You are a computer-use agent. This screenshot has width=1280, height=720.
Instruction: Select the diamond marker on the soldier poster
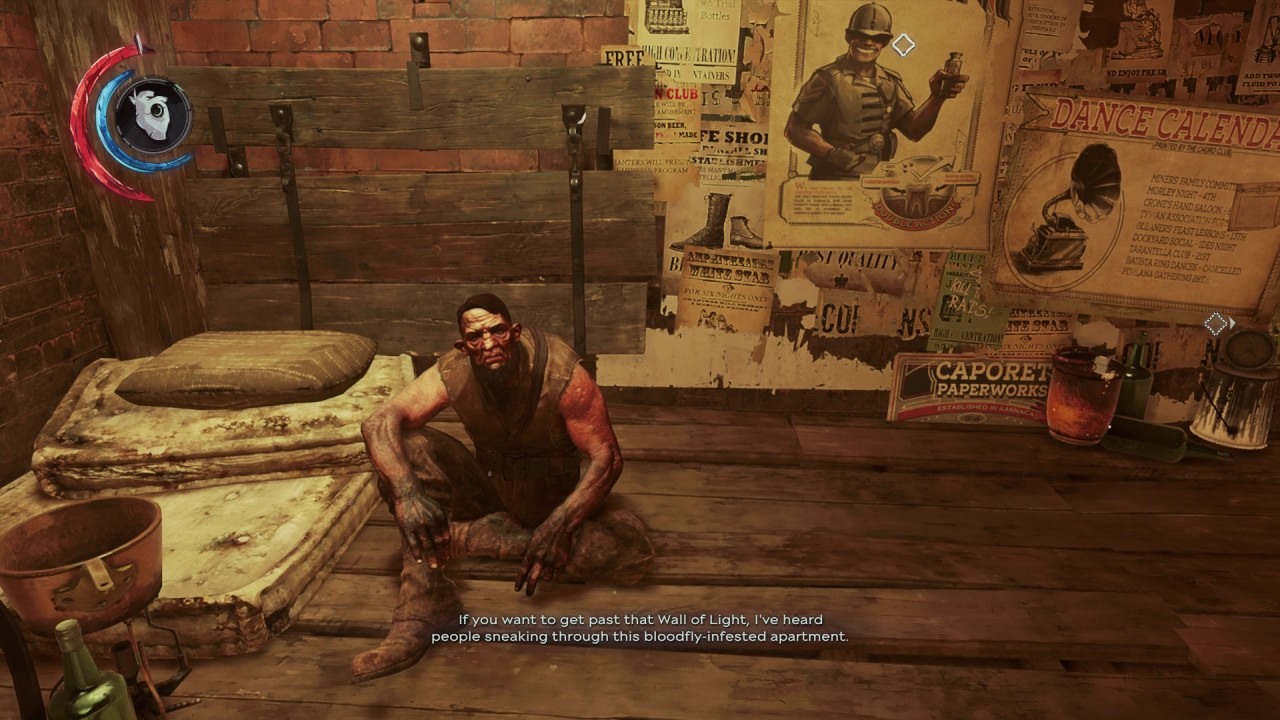tap(903, 45)
